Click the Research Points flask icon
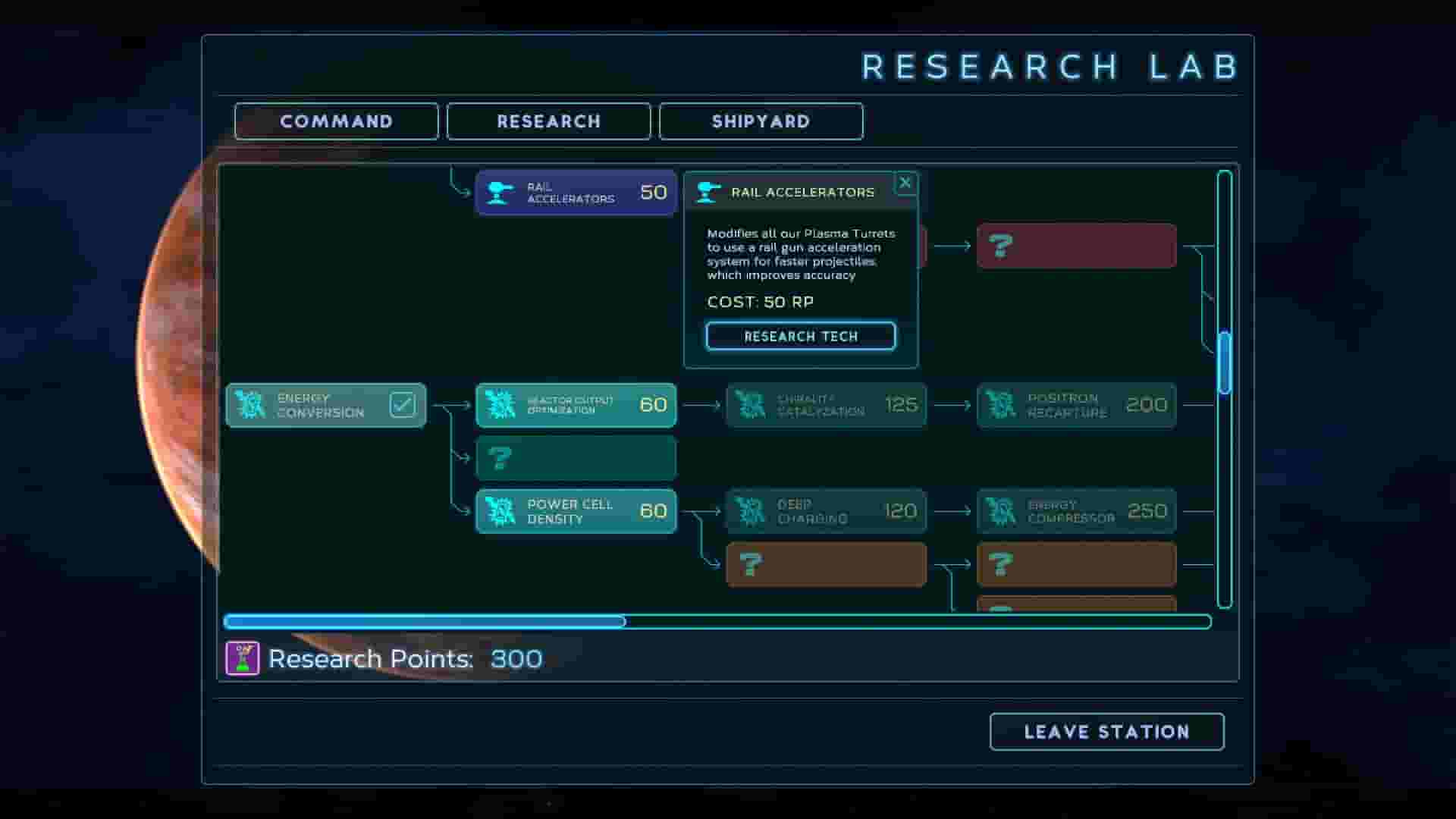This screenshot has width=1456, height=819. point(241,658)
